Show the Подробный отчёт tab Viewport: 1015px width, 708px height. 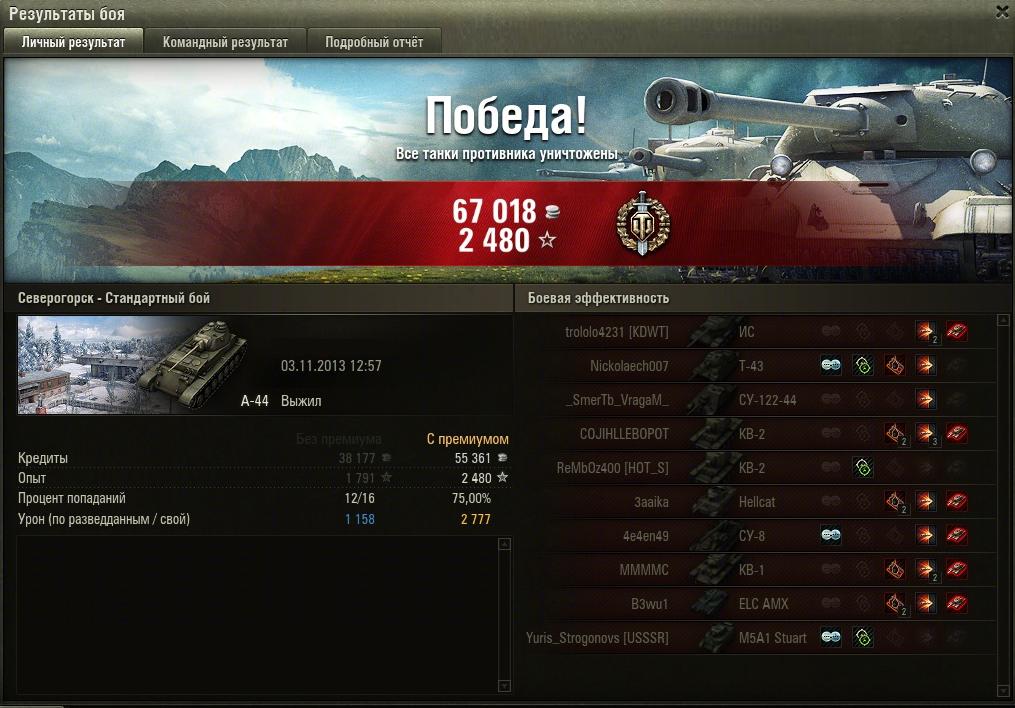click(374, 42)
